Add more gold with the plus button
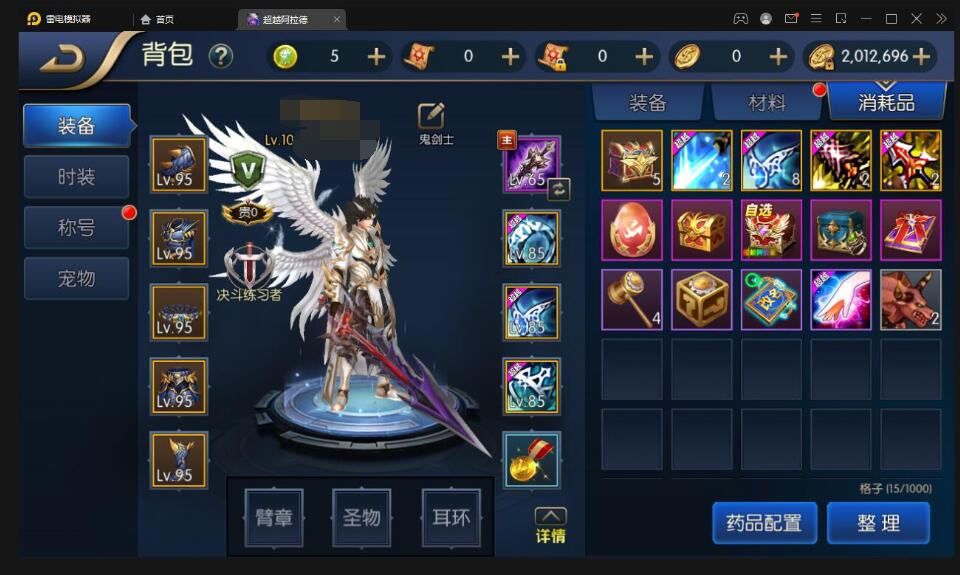The width and height of the screenshot is (960, 575). pyautogui.click(x=921, y=57)
